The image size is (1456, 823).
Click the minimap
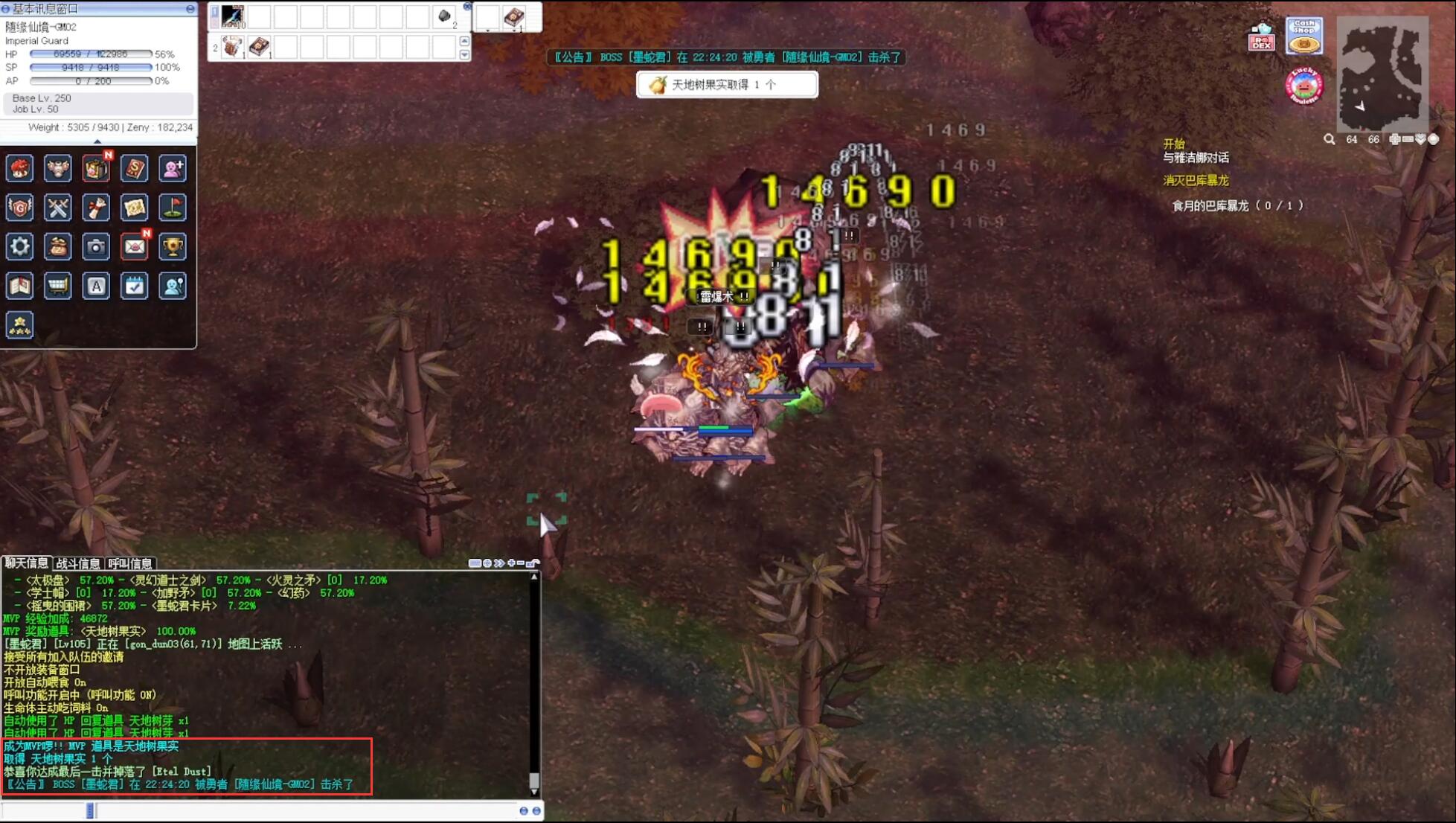pyautogui.click(x=1382, y=74)
